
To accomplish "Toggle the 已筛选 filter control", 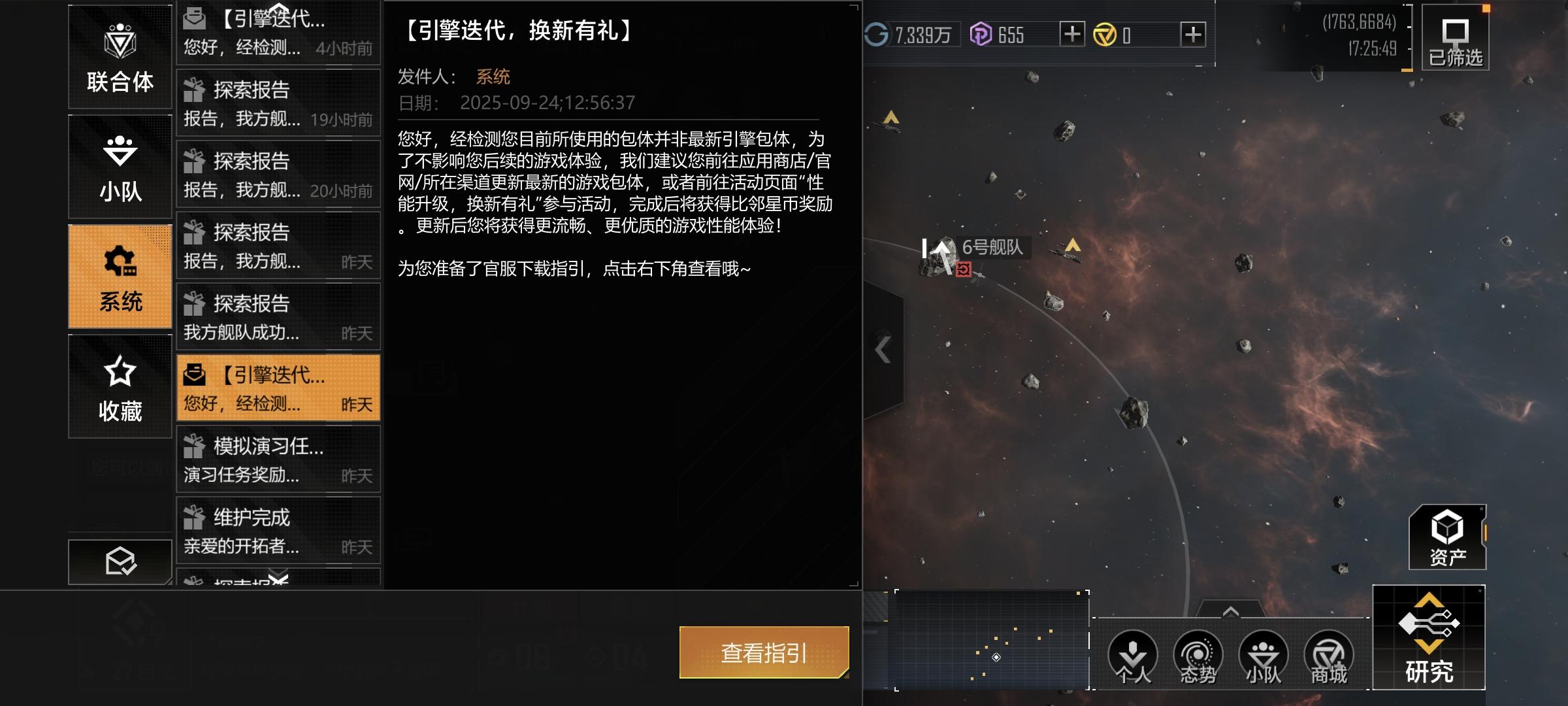I will (x=1456, y=39).
